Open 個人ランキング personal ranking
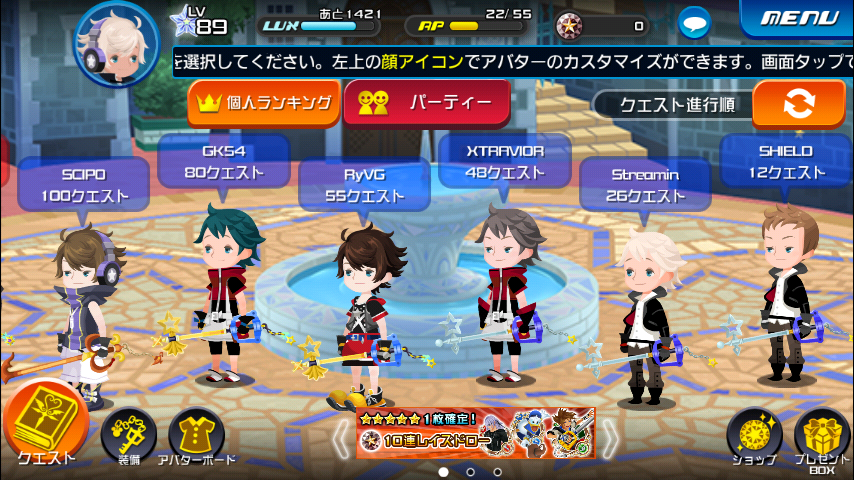 coord(265,103)
